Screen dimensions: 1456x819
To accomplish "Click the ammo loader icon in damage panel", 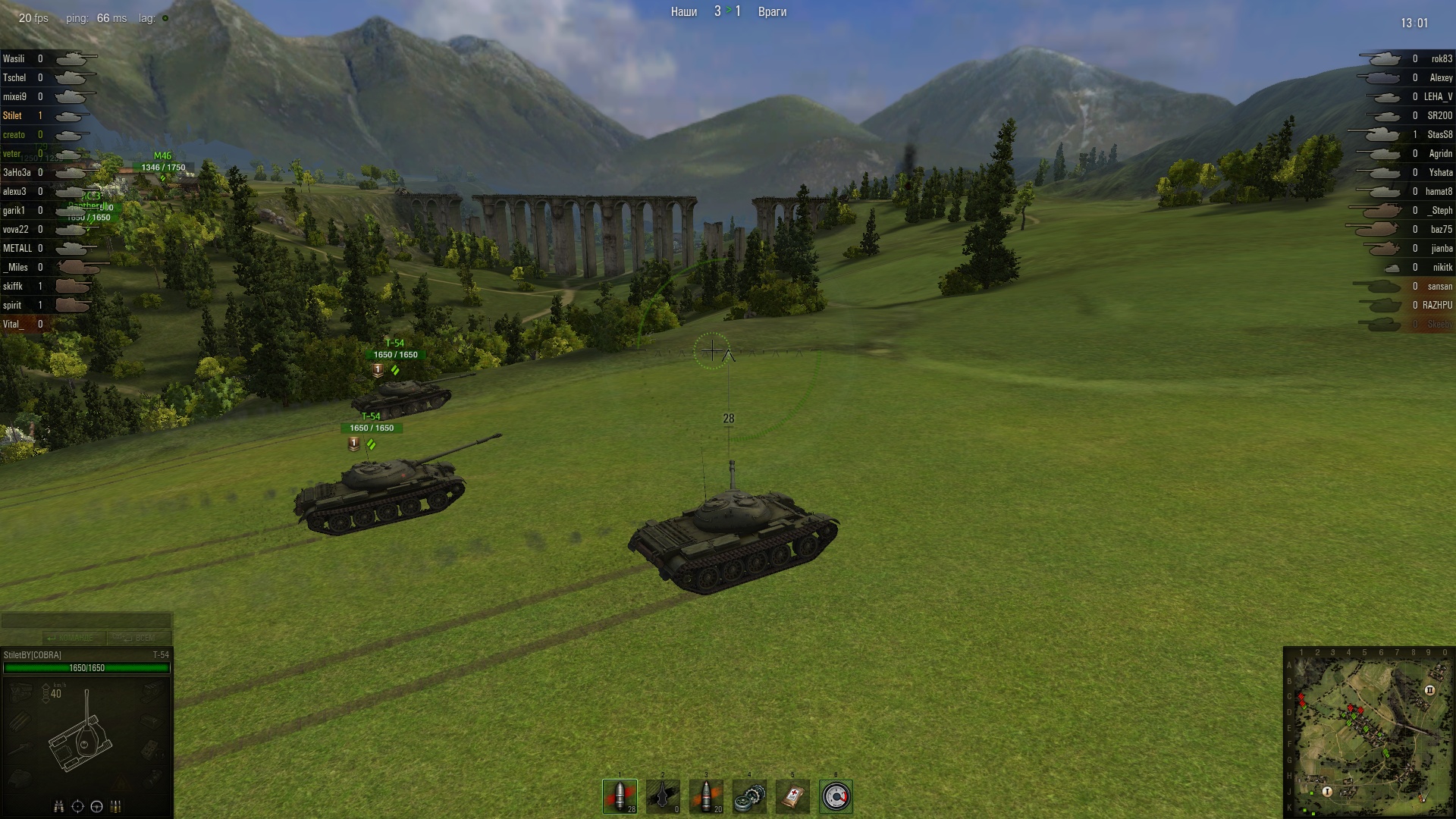I will (116, 806).
